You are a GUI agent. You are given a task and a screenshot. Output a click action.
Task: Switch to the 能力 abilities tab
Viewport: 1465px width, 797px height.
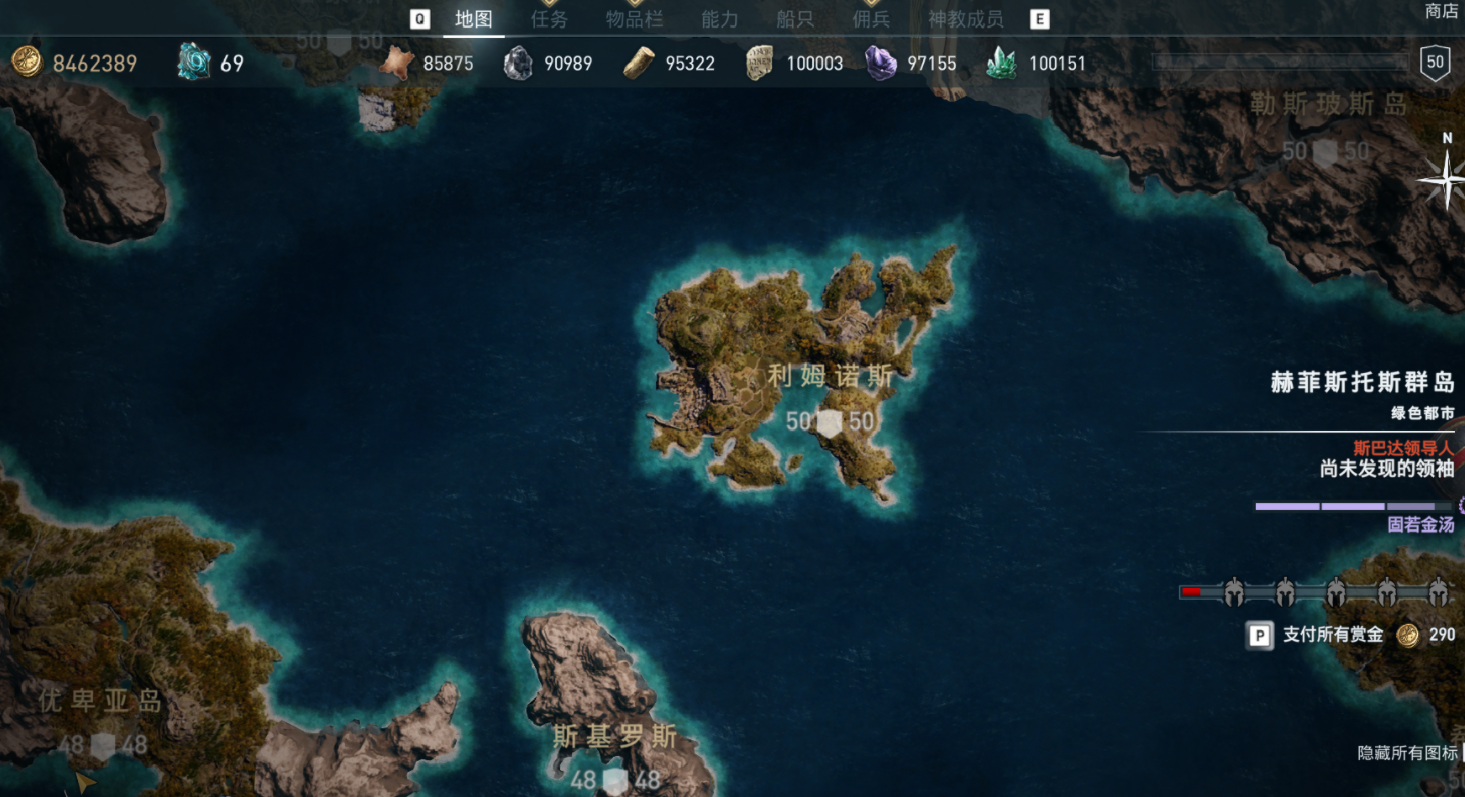pyautogui.click(x=719, y=19)
